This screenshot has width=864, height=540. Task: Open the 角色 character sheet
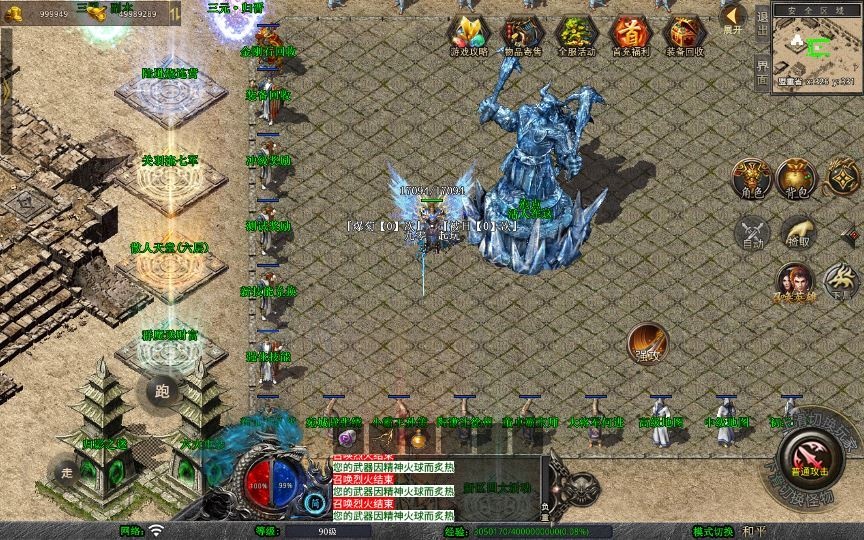pyautogui.click(x=752, y=179)
